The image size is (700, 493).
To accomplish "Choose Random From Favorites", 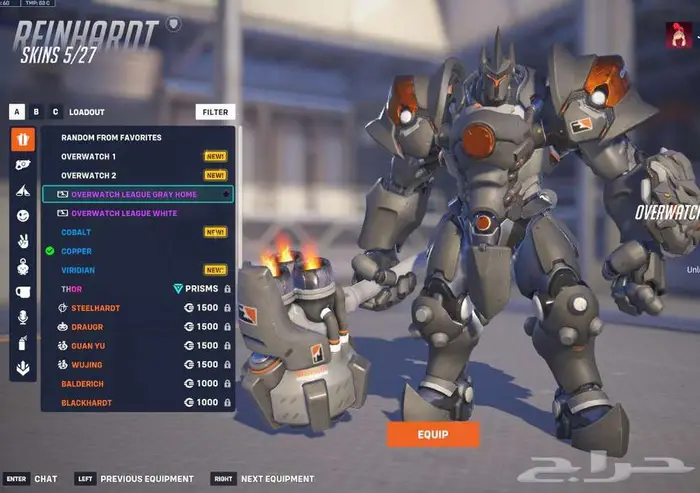I will (111, 137).
